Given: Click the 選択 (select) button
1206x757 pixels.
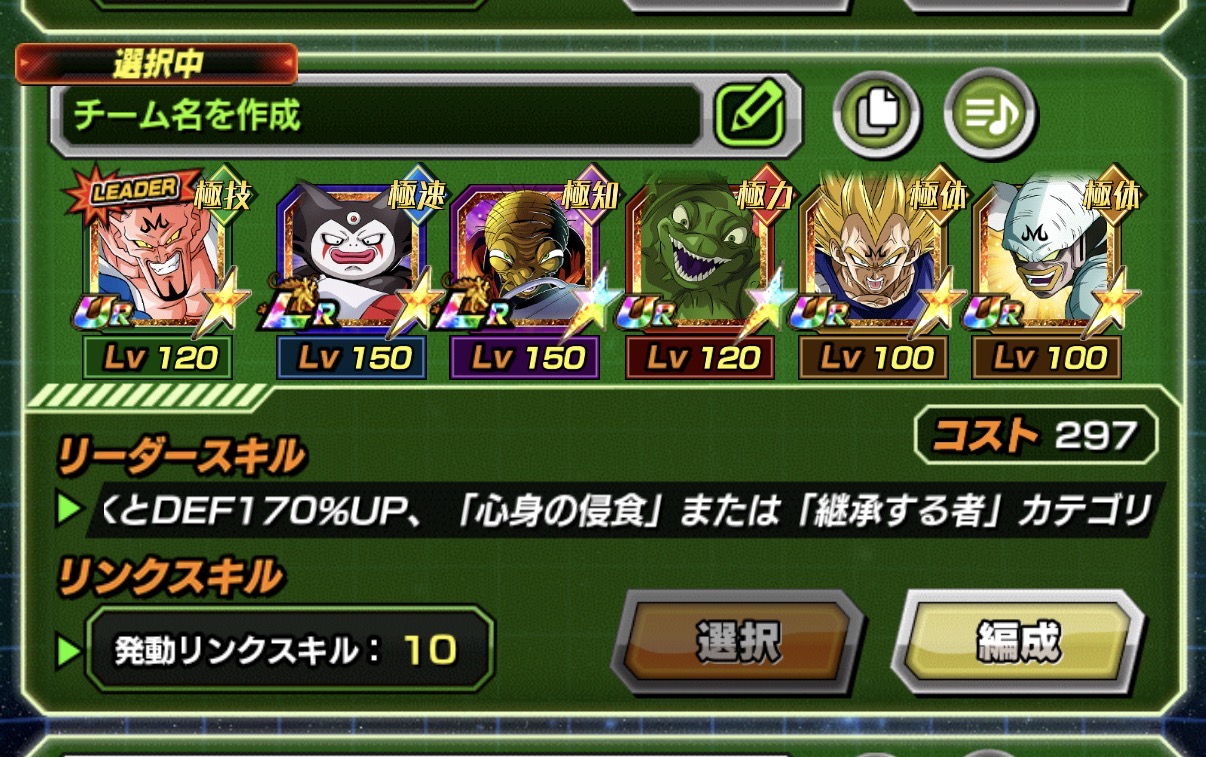Looking at the screenshot, I should [x=738, y=642].
